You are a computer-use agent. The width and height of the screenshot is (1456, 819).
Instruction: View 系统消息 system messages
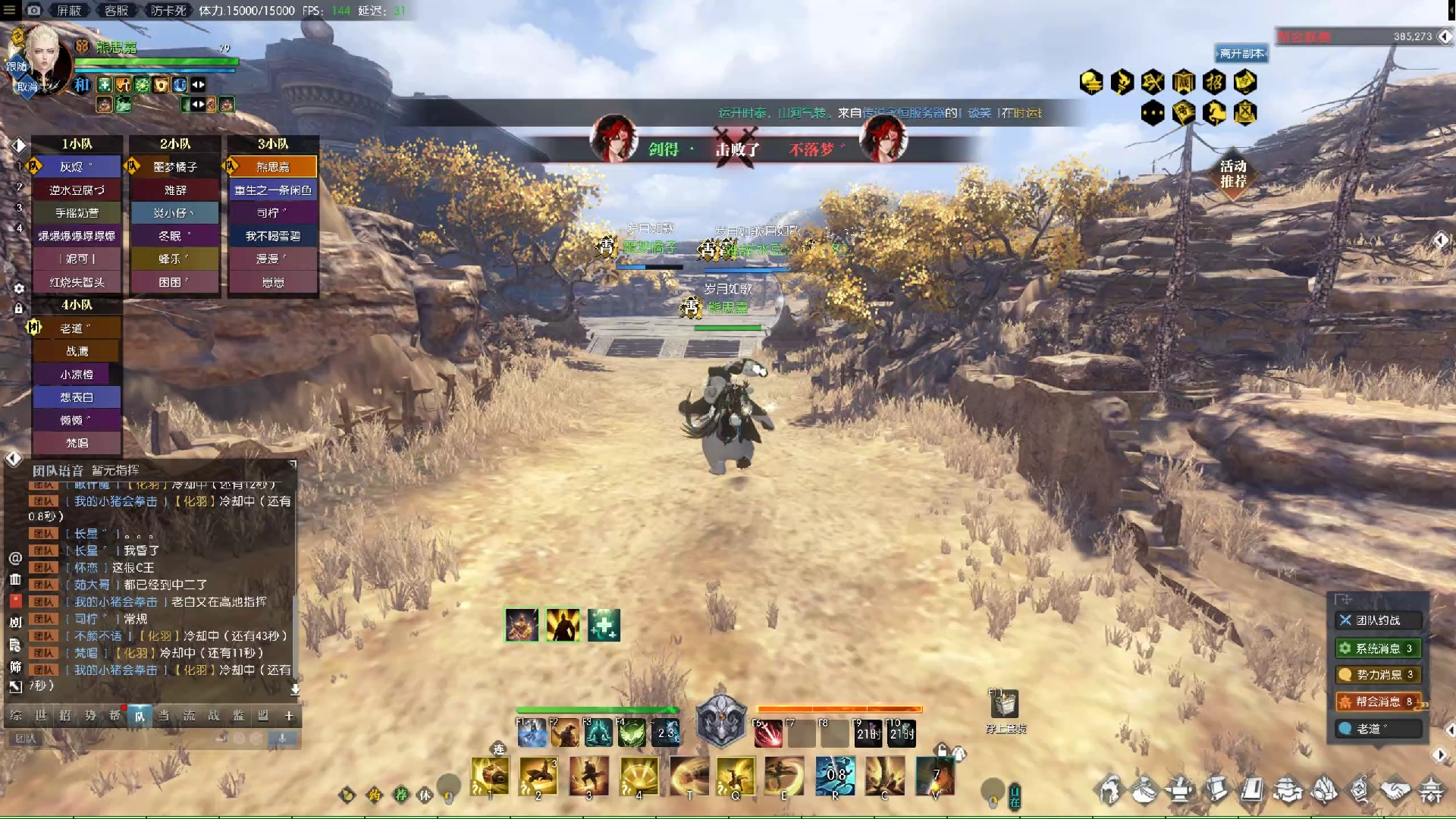pyautogui.click(x=1378, y=648)
